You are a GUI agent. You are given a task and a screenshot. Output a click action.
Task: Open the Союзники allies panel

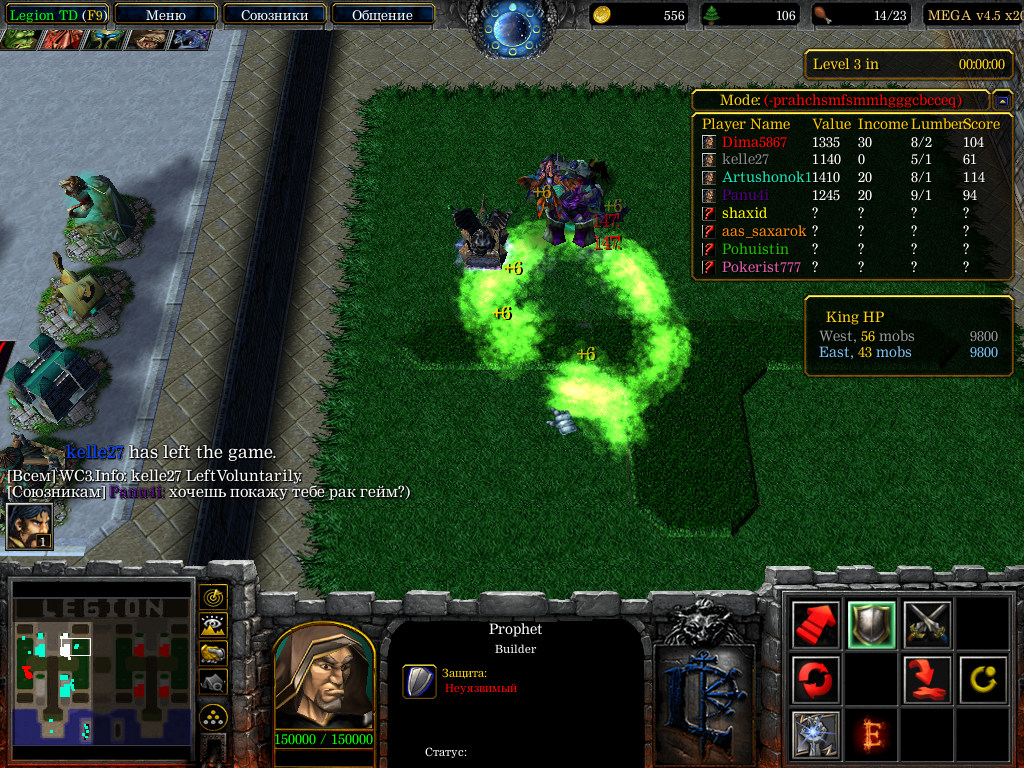(x=273, y=15)
